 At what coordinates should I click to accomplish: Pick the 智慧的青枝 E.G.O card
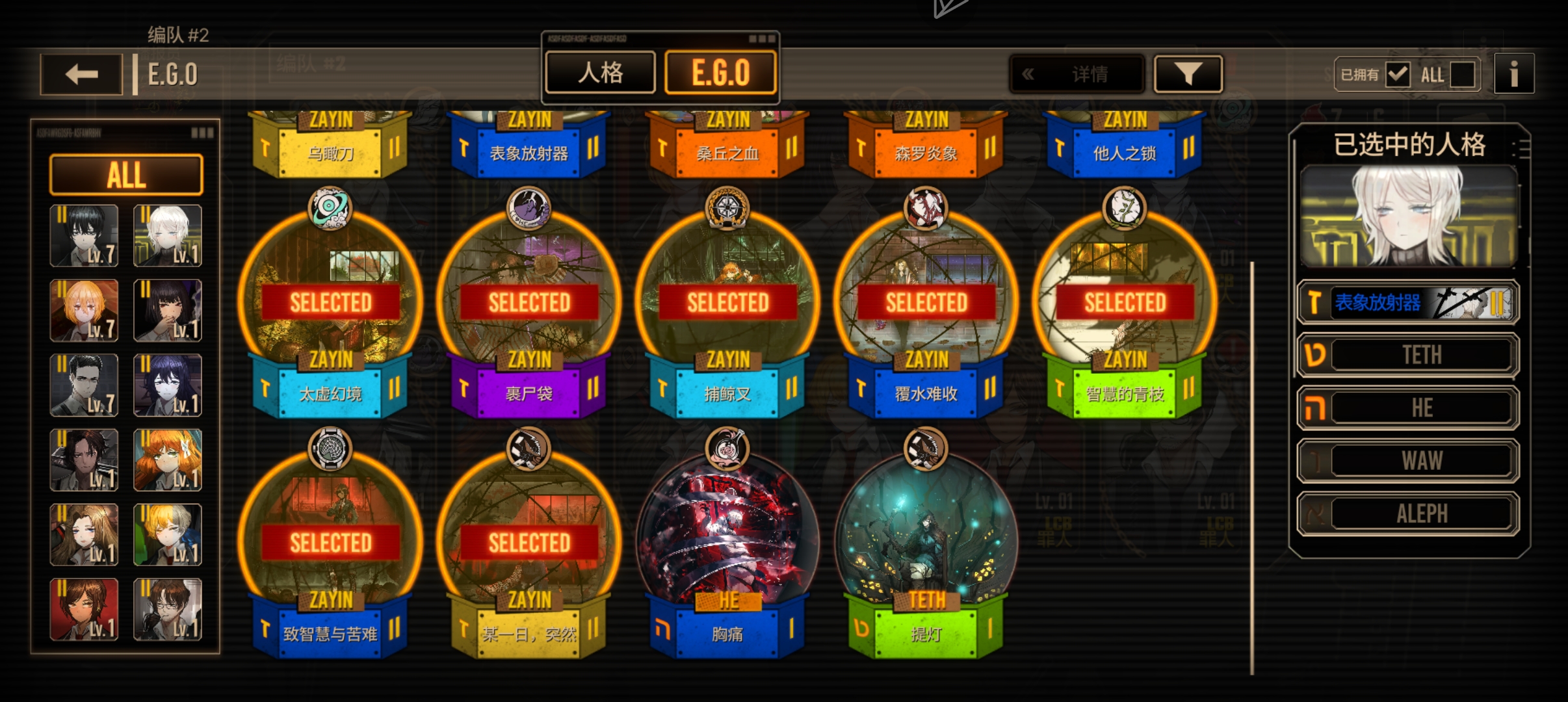click(1125, 305)
